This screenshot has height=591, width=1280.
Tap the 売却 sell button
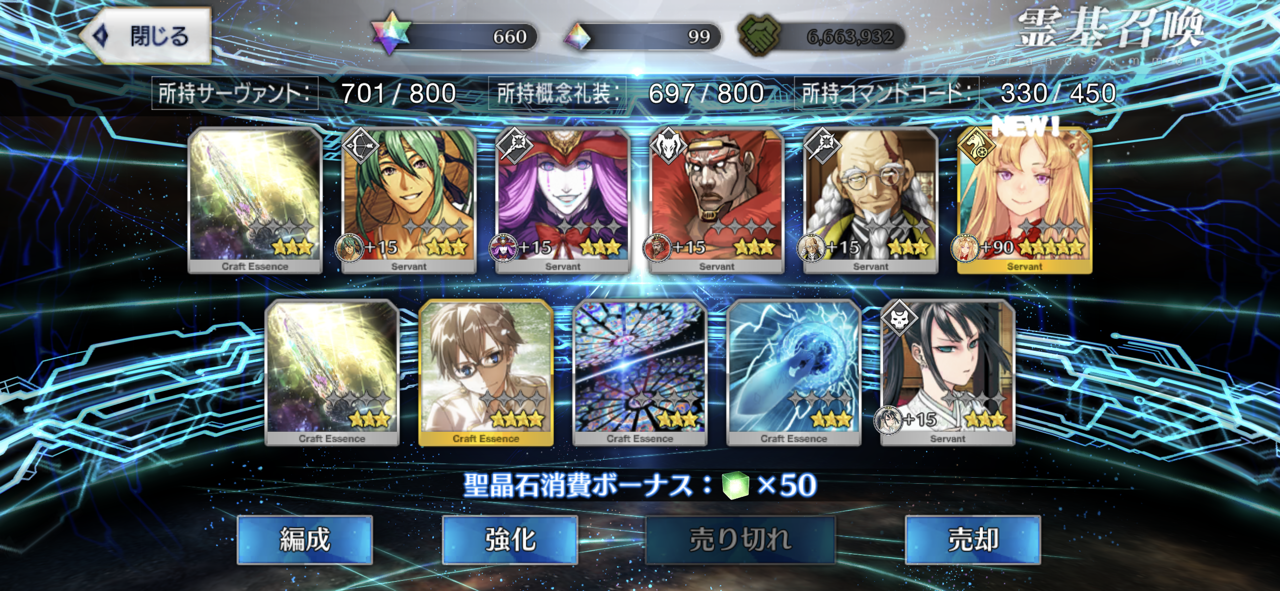point(972,540)
